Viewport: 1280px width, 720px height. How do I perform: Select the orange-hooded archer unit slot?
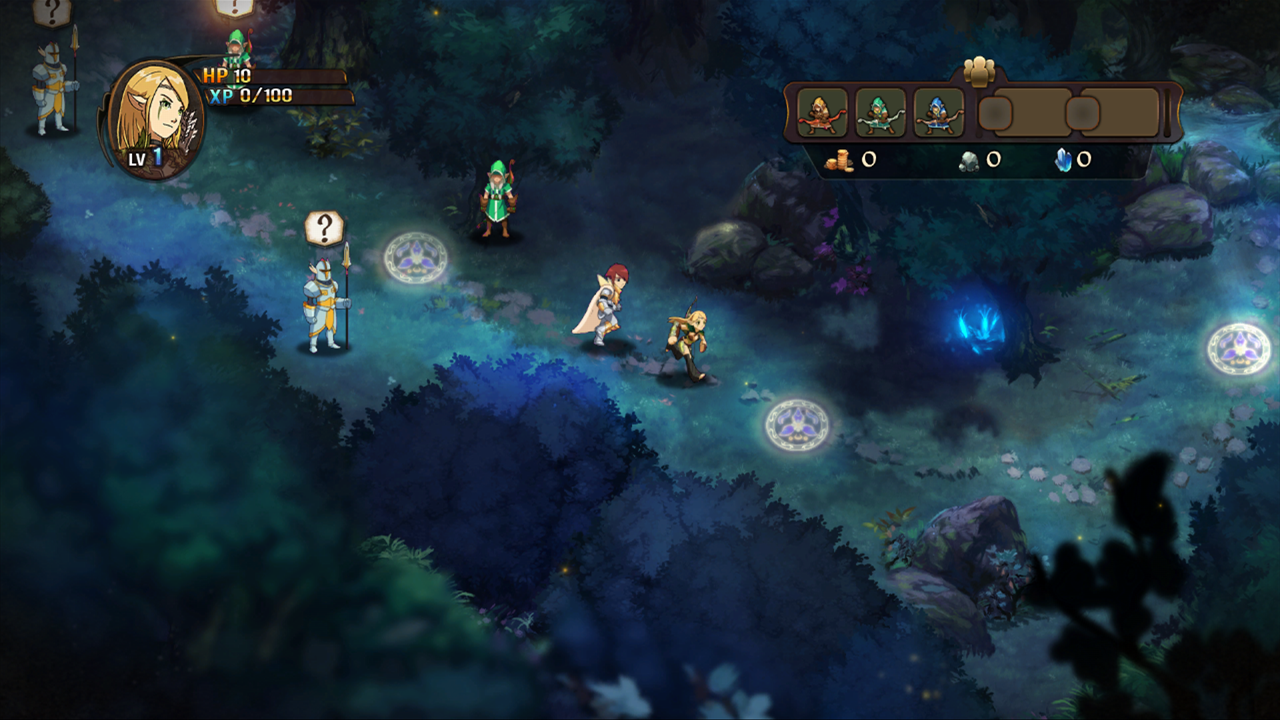(x=823, y=113)
